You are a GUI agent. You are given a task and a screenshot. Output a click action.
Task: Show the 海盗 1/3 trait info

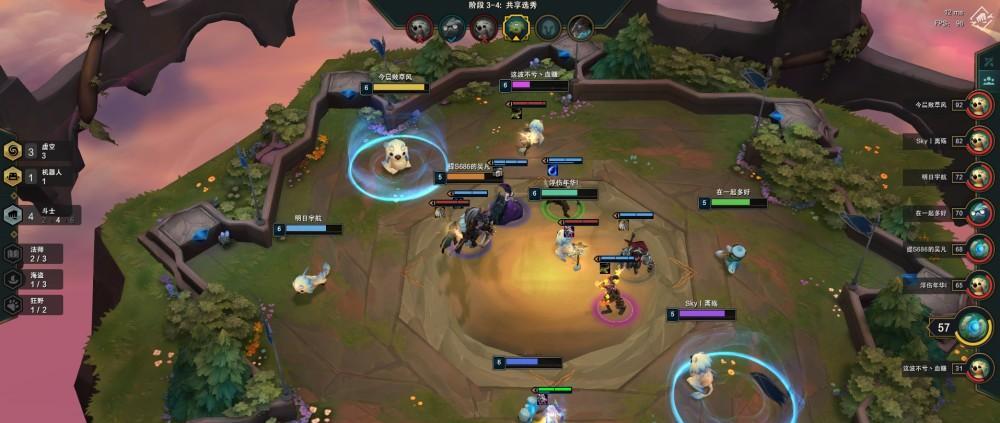[30, 279]
